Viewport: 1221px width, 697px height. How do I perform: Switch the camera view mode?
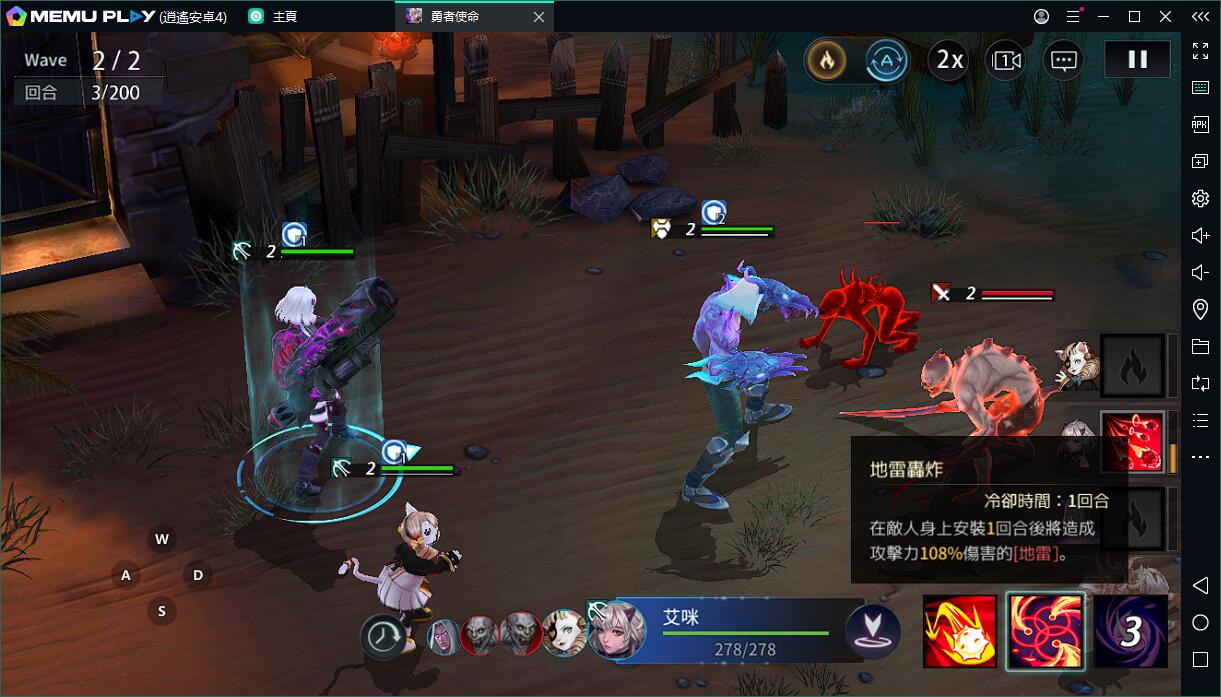[1005, 61]
